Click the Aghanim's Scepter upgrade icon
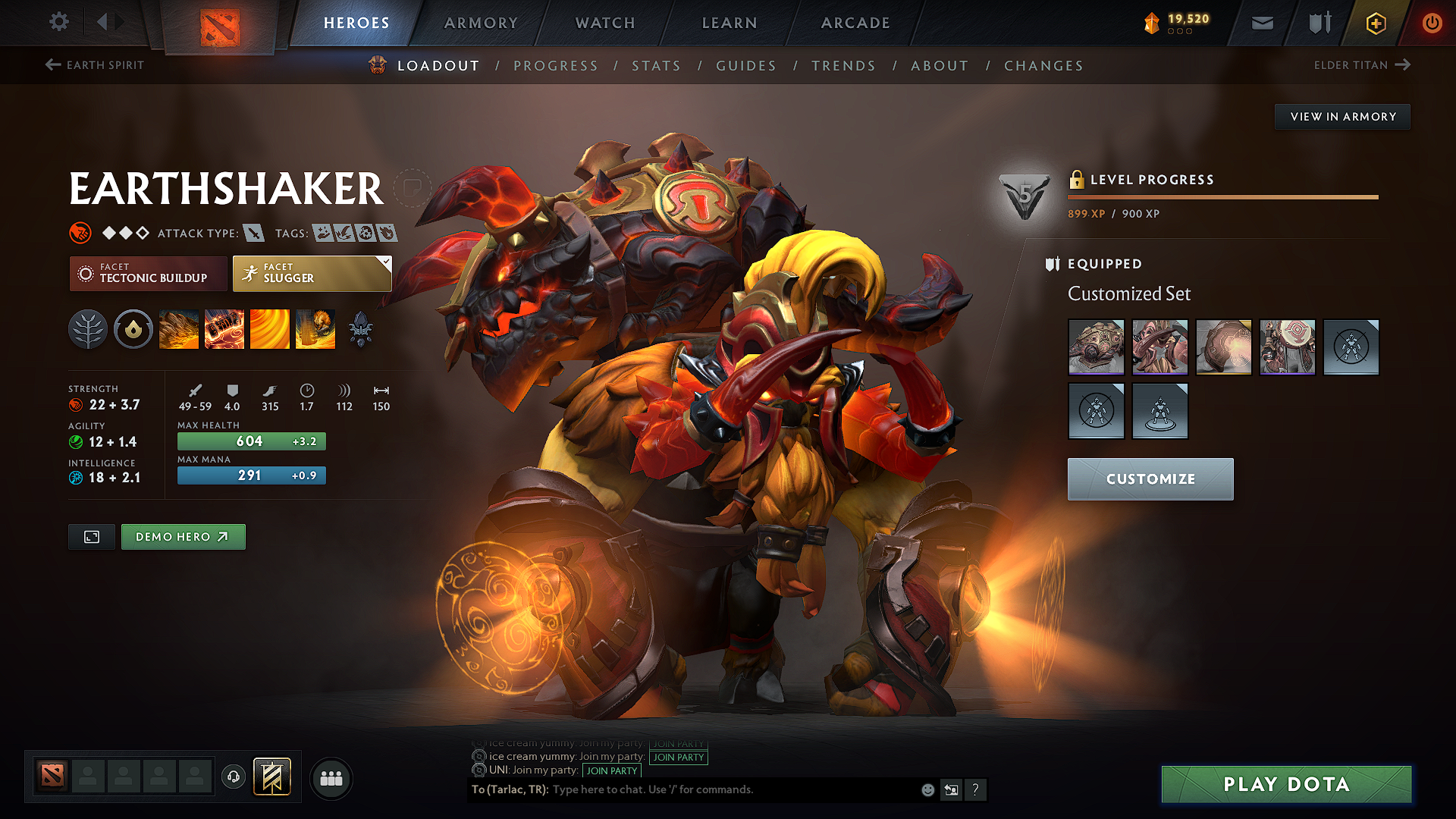Image resolution: width=1456 pixels, height=819 pixels. (362, 328)
